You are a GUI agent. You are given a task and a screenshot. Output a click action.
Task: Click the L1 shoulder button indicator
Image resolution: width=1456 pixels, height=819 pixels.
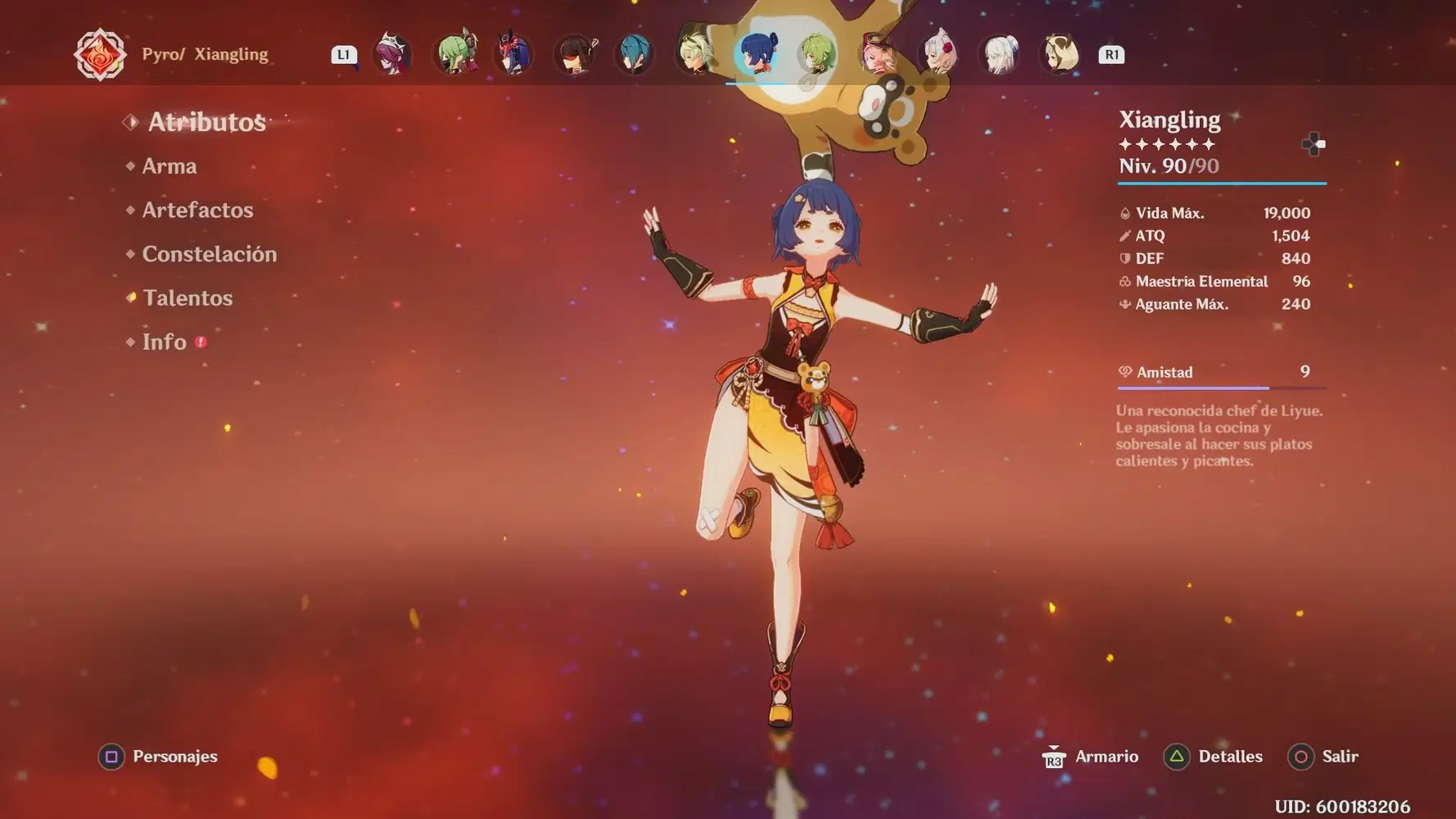tap(344, 55)
